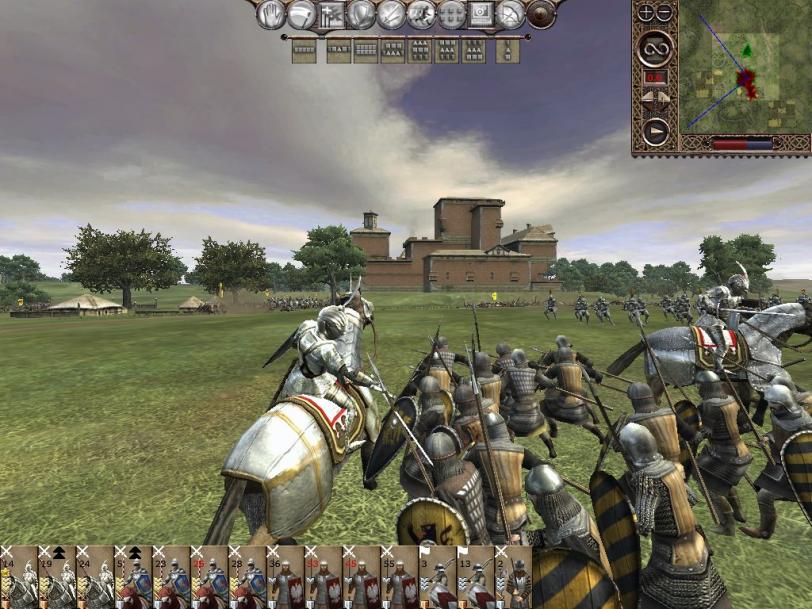Screen dimensions: 812x609
Task: Toggle the crossed swords melee button
Action: (x=391, y=14)
